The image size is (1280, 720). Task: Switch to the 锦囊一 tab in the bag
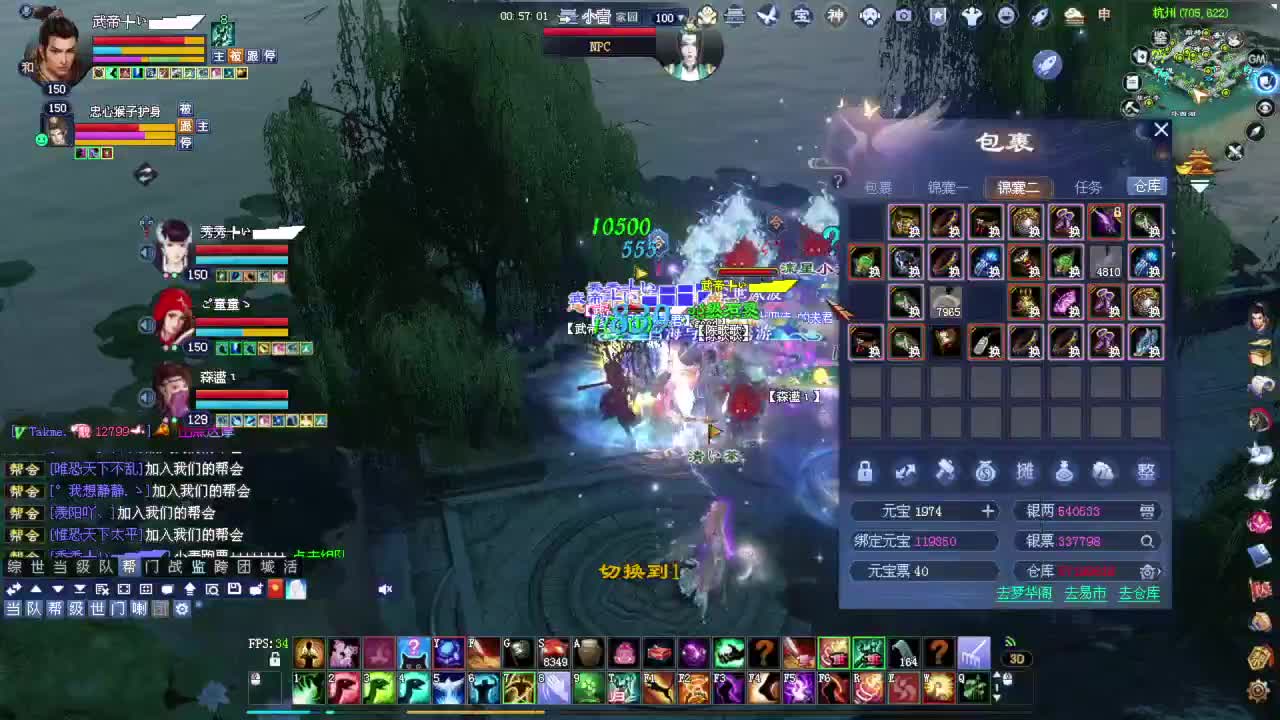point(948,186)
